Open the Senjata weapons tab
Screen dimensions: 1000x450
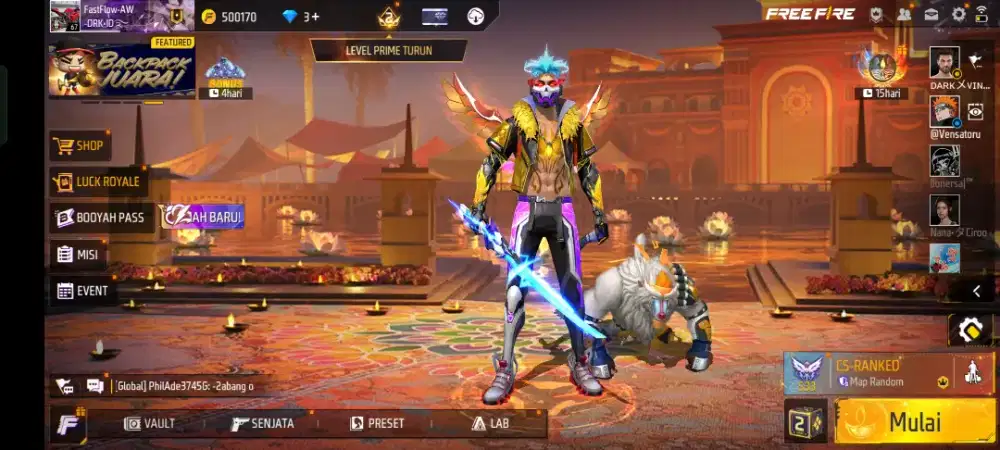[x=263, y=423]
